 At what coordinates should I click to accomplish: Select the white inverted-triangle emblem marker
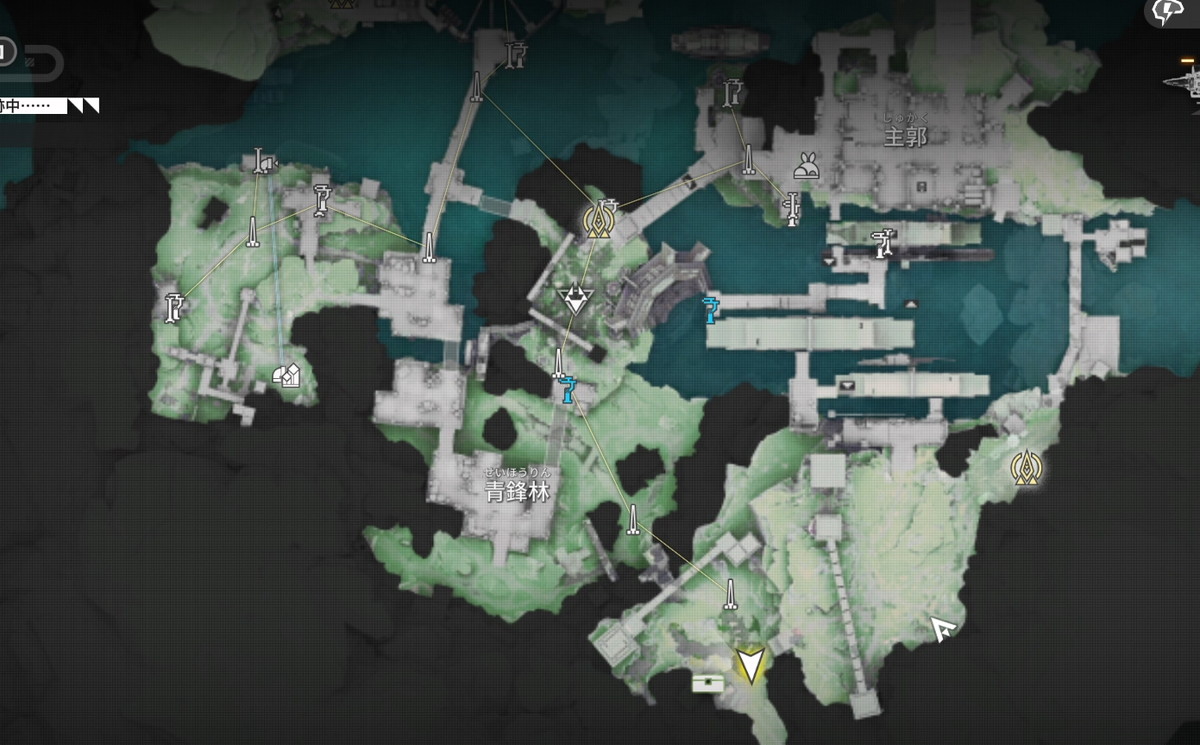(574, 298)
